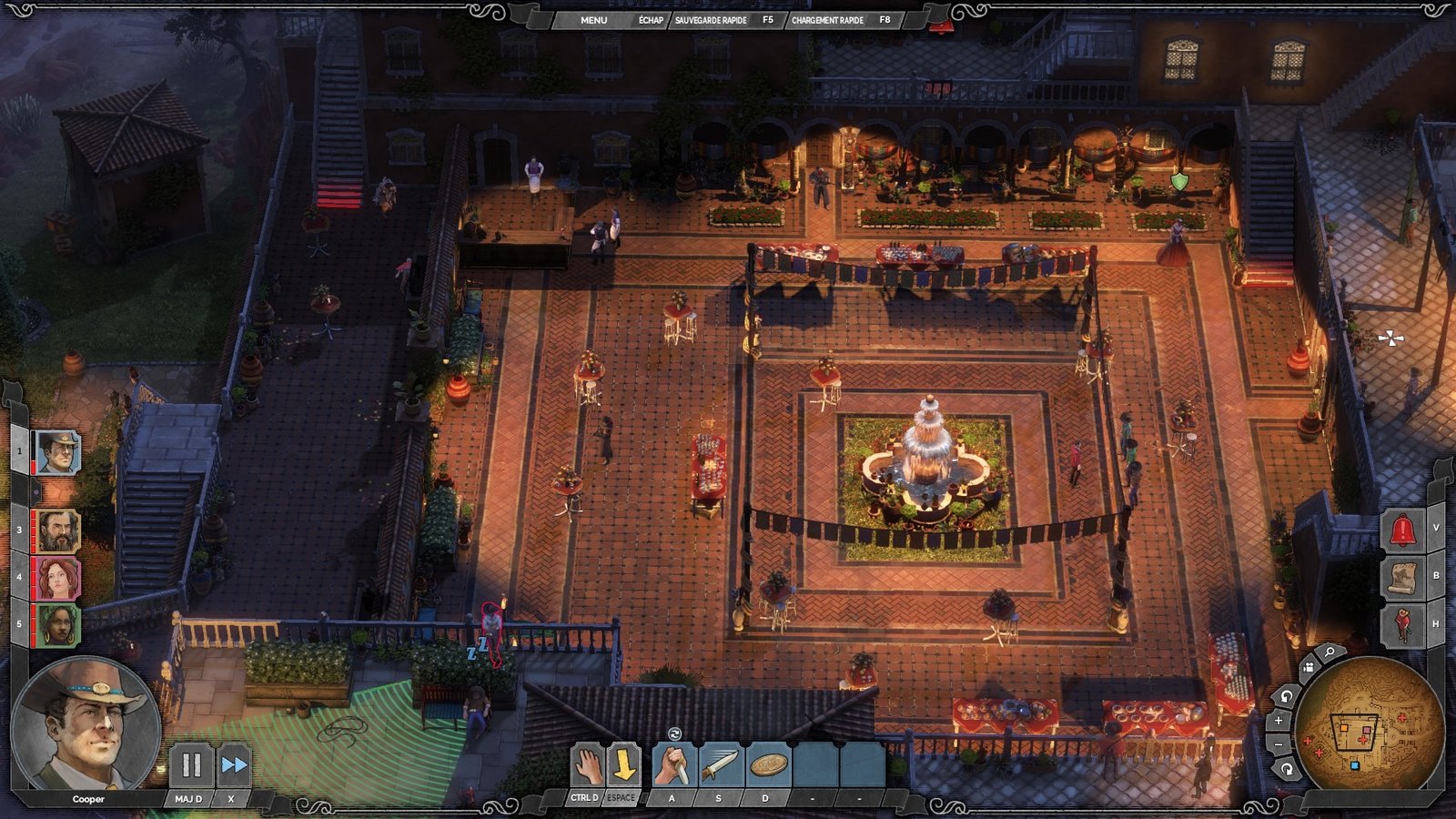Viewport: 1456px width, 819px height.
Task: Open the MENU at the top bar
Action: click(x=593, y=19)
